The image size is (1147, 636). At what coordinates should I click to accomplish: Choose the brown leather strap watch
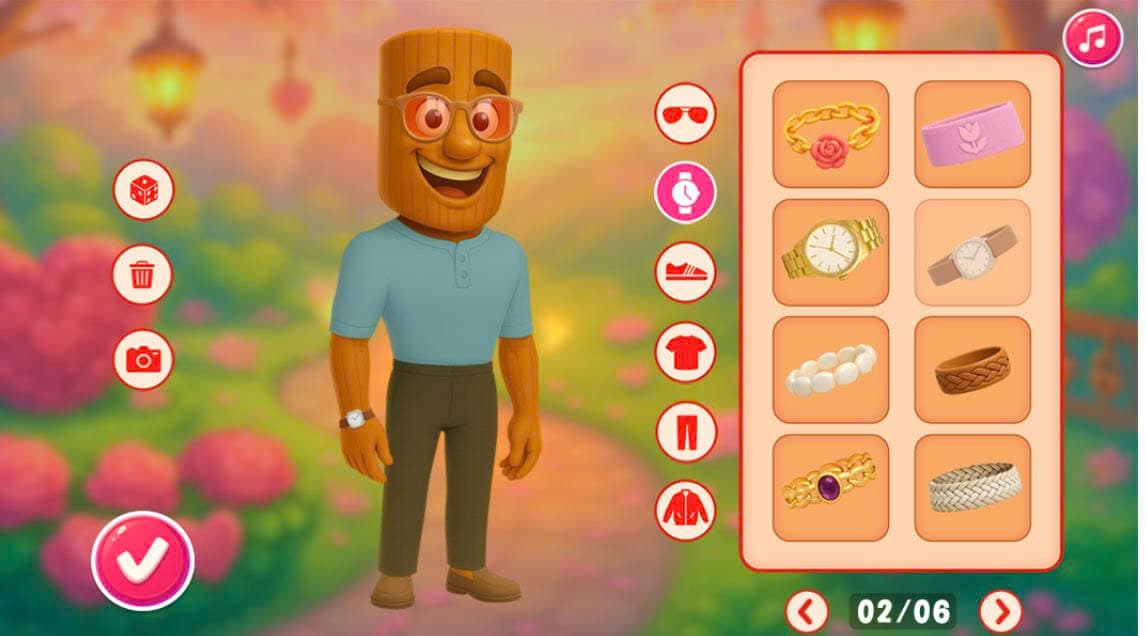tap(972, 252)
